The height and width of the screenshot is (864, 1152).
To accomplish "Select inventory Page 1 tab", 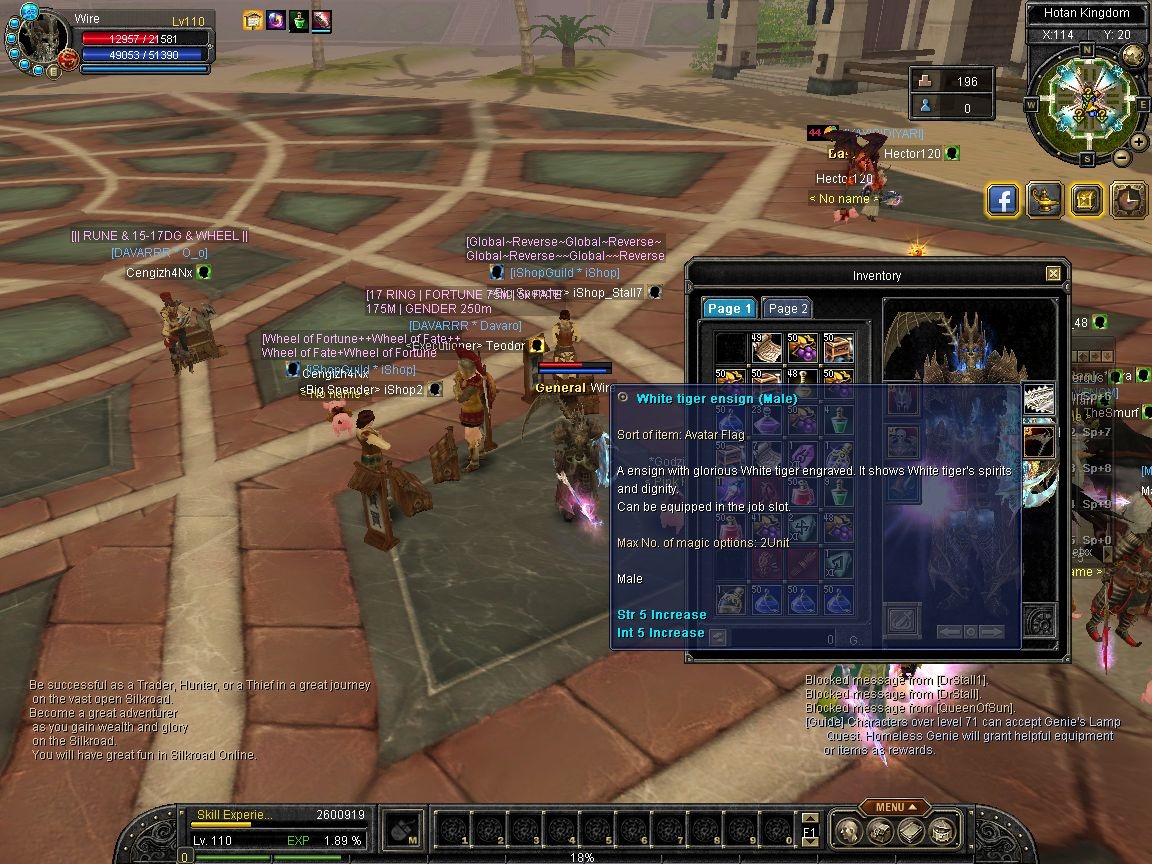I will [x=729, y=309].
